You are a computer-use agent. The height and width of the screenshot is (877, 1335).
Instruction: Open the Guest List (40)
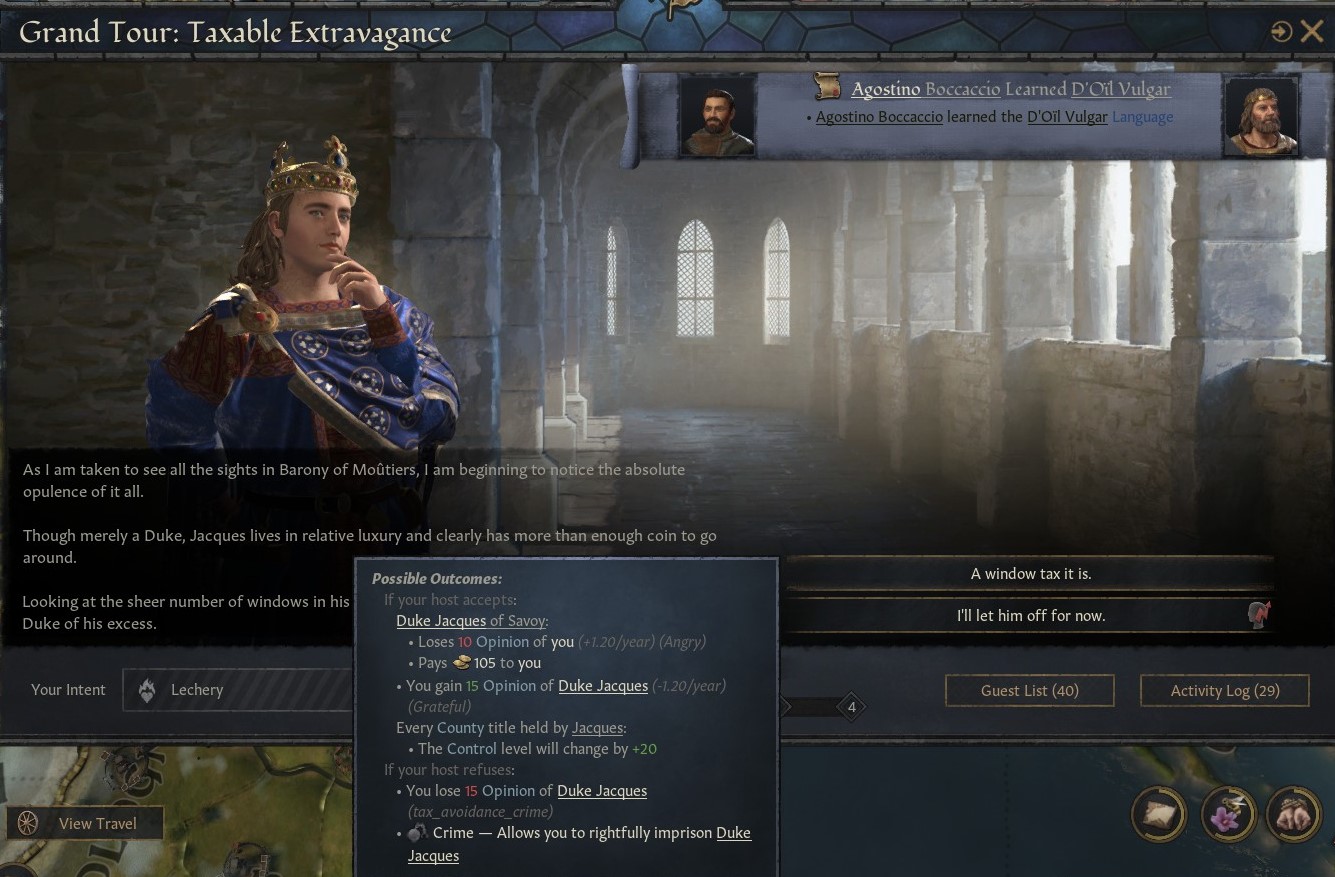pyautogui.click(x=1029, y=689)
